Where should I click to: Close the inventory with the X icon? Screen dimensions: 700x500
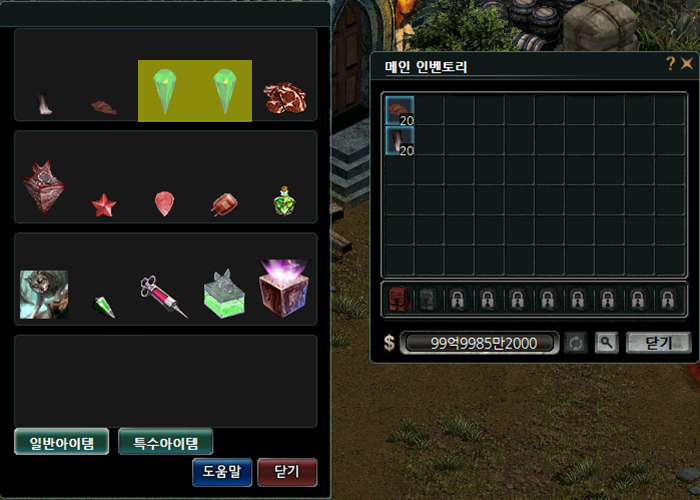tap(687, 64)
